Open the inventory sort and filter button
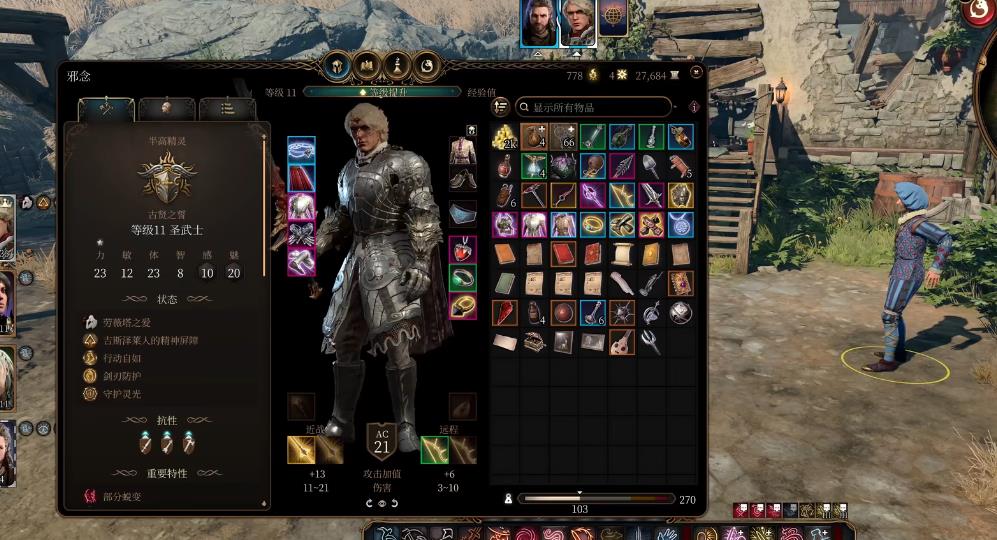Viewport: 997px width, 540px height. (501, 107)
